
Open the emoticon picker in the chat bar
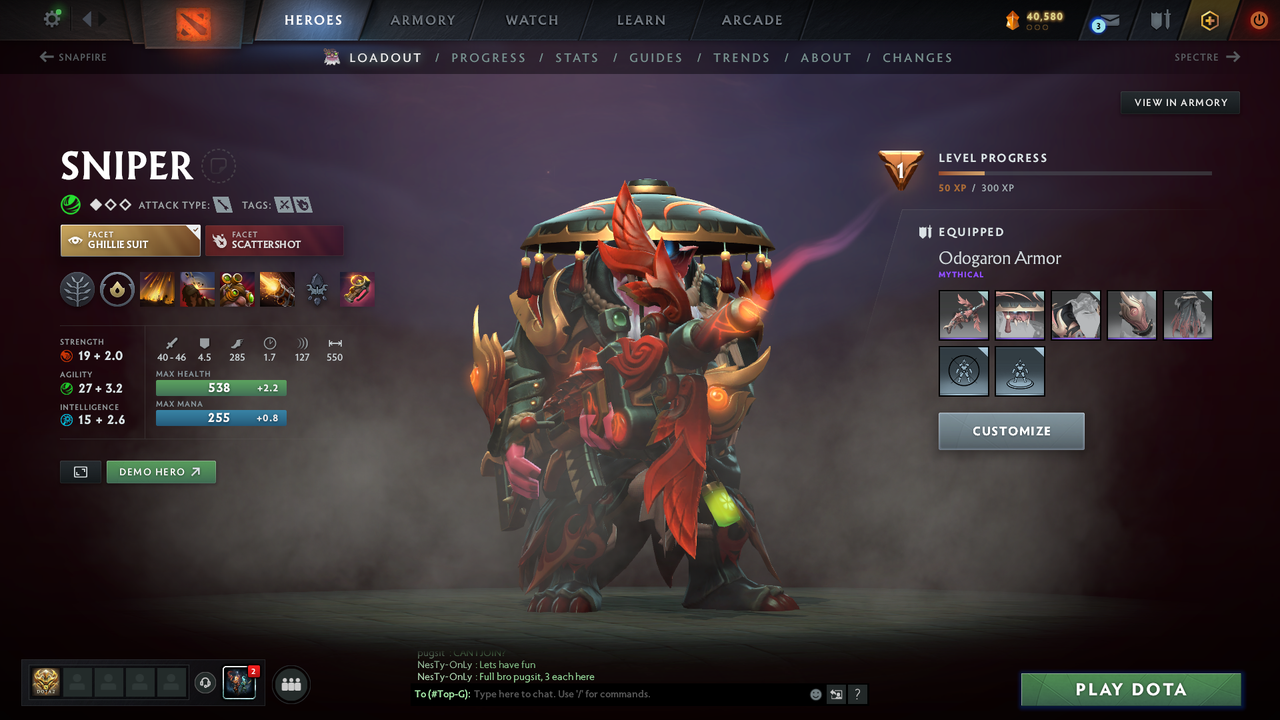(x=815, y=693)
